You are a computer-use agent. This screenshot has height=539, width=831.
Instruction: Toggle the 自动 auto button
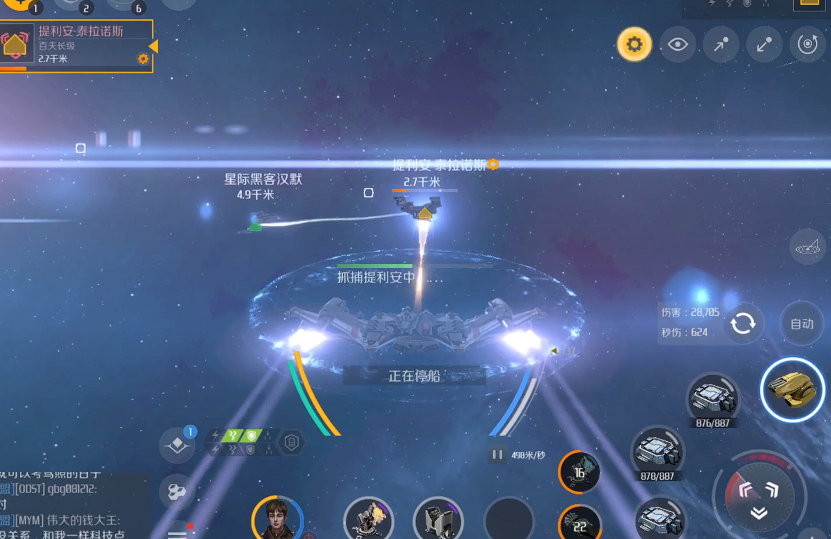tap(802, 323)
